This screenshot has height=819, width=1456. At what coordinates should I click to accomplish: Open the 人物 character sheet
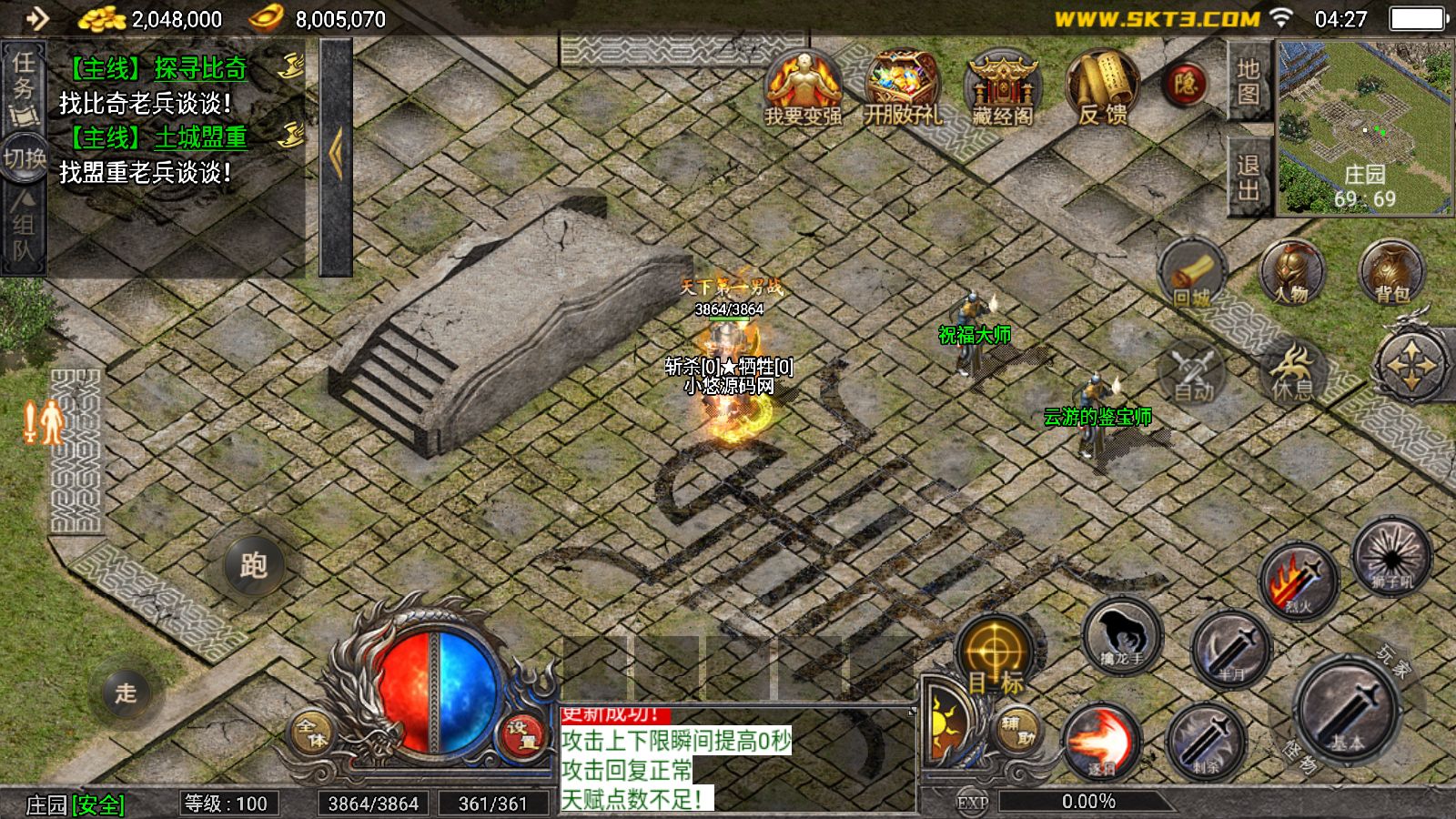pyautogui.click(x=1291, y=271)
